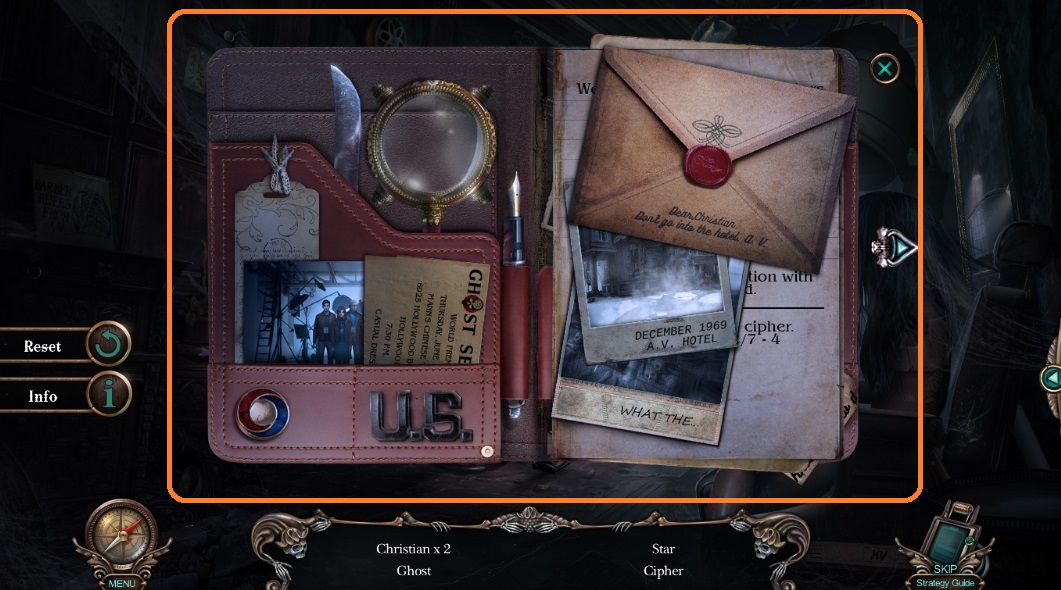Reset the puzzle
The image size is (1061, 590).
point(108,346)
